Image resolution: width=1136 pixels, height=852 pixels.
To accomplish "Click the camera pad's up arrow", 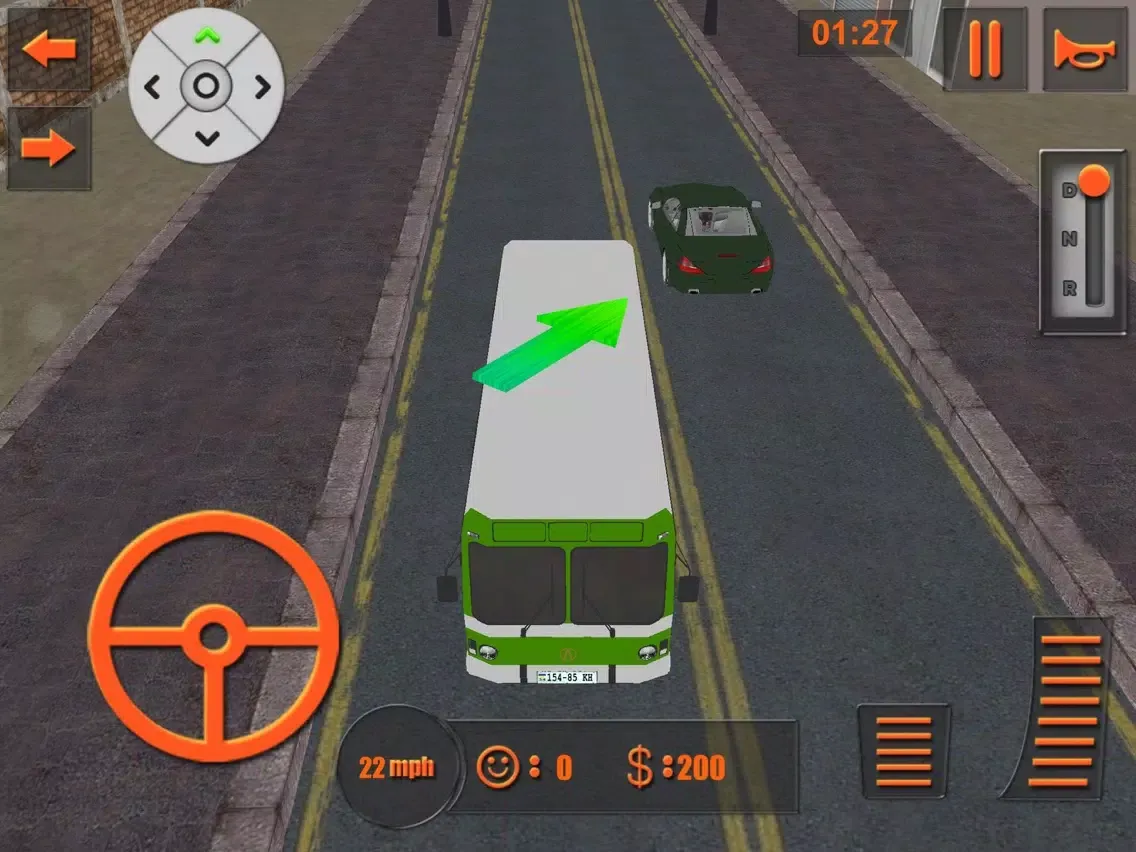I will [206, 37].
